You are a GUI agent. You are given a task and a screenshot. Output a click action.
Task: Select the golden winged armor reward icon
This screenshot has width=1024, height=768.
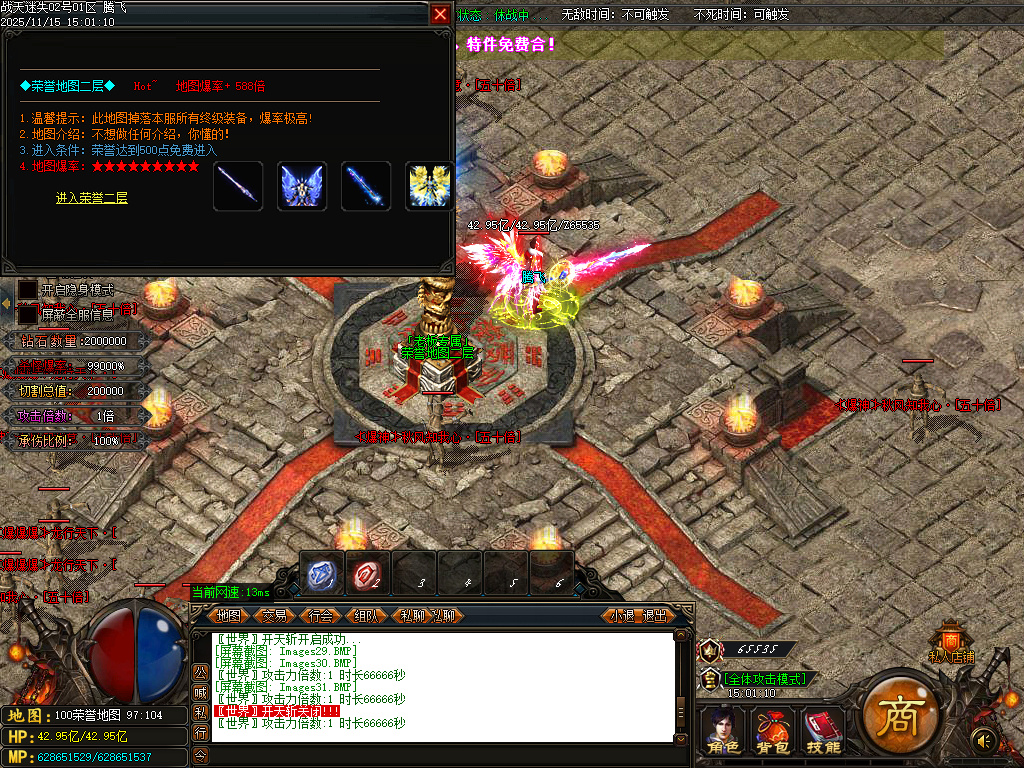428,186
